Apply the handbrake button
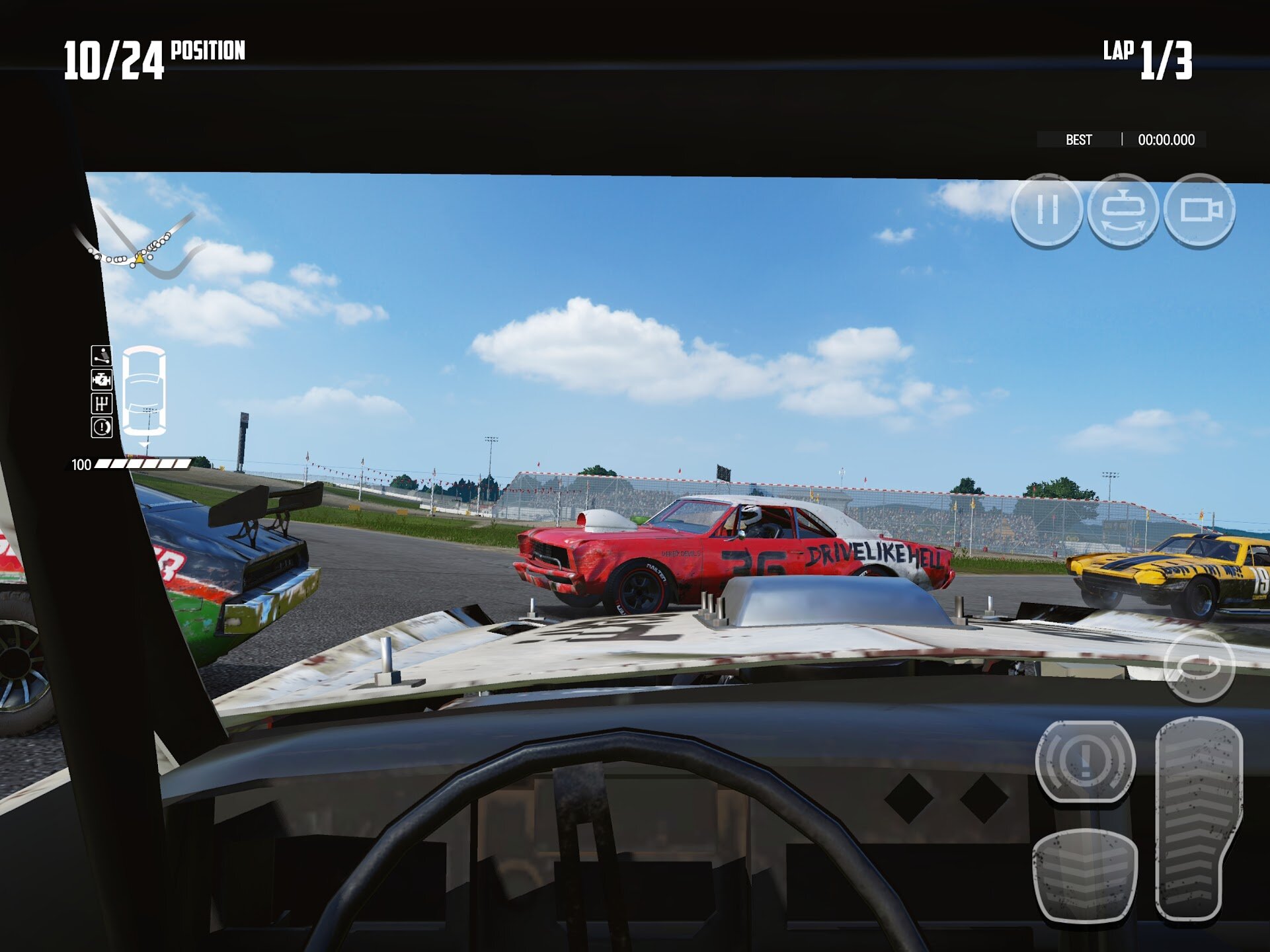1270x952 pixels. click(x=1085, y=761)
